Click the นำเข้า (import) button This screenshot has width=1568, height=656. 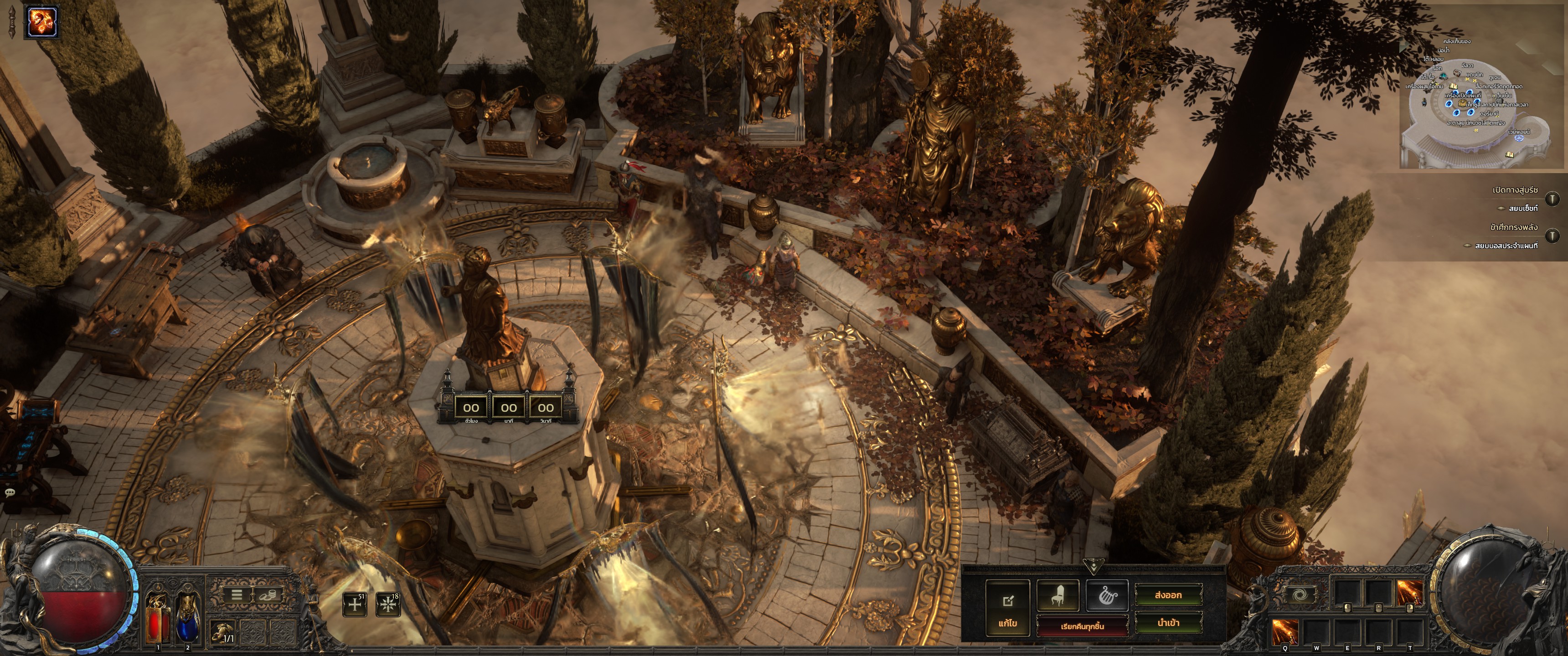pos(1168,623)
